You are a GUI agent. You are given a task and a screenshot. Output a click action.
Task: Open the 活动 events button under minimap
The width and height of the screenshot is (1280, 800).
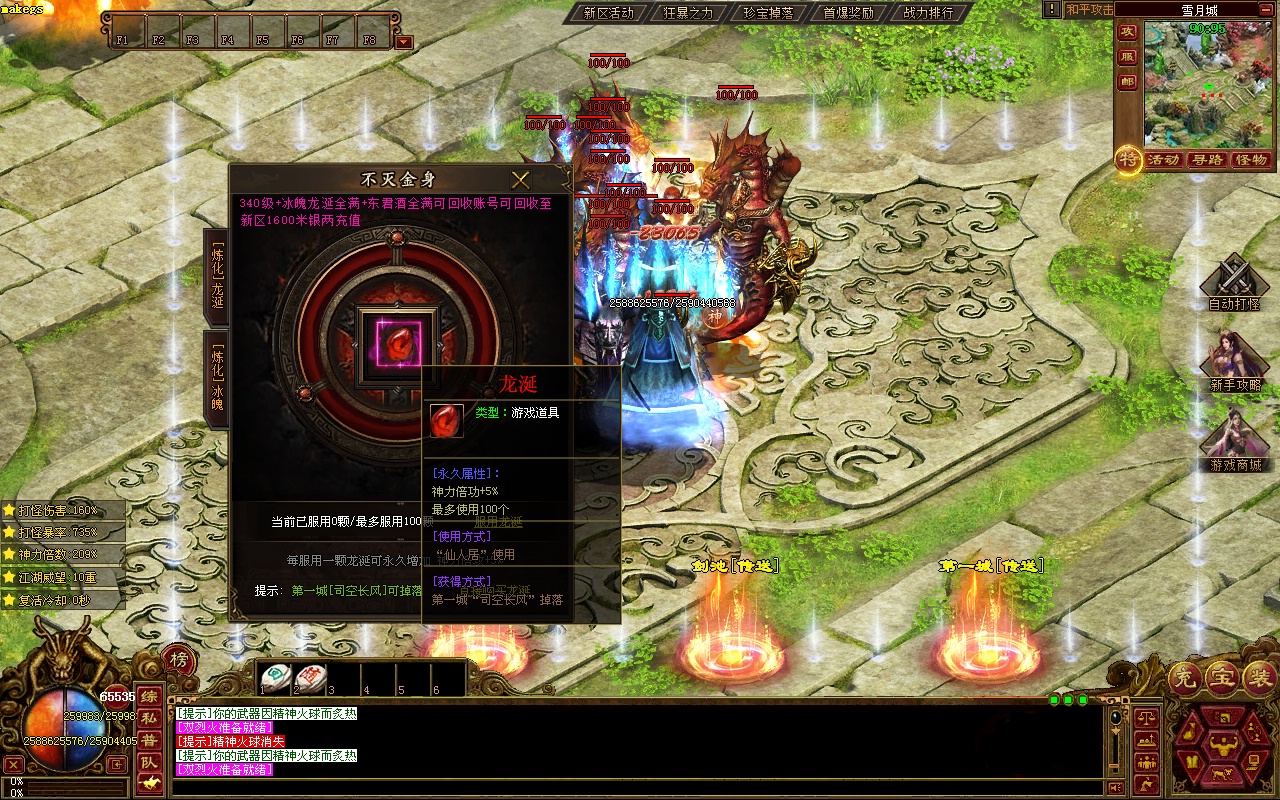tap(1163, 160)
